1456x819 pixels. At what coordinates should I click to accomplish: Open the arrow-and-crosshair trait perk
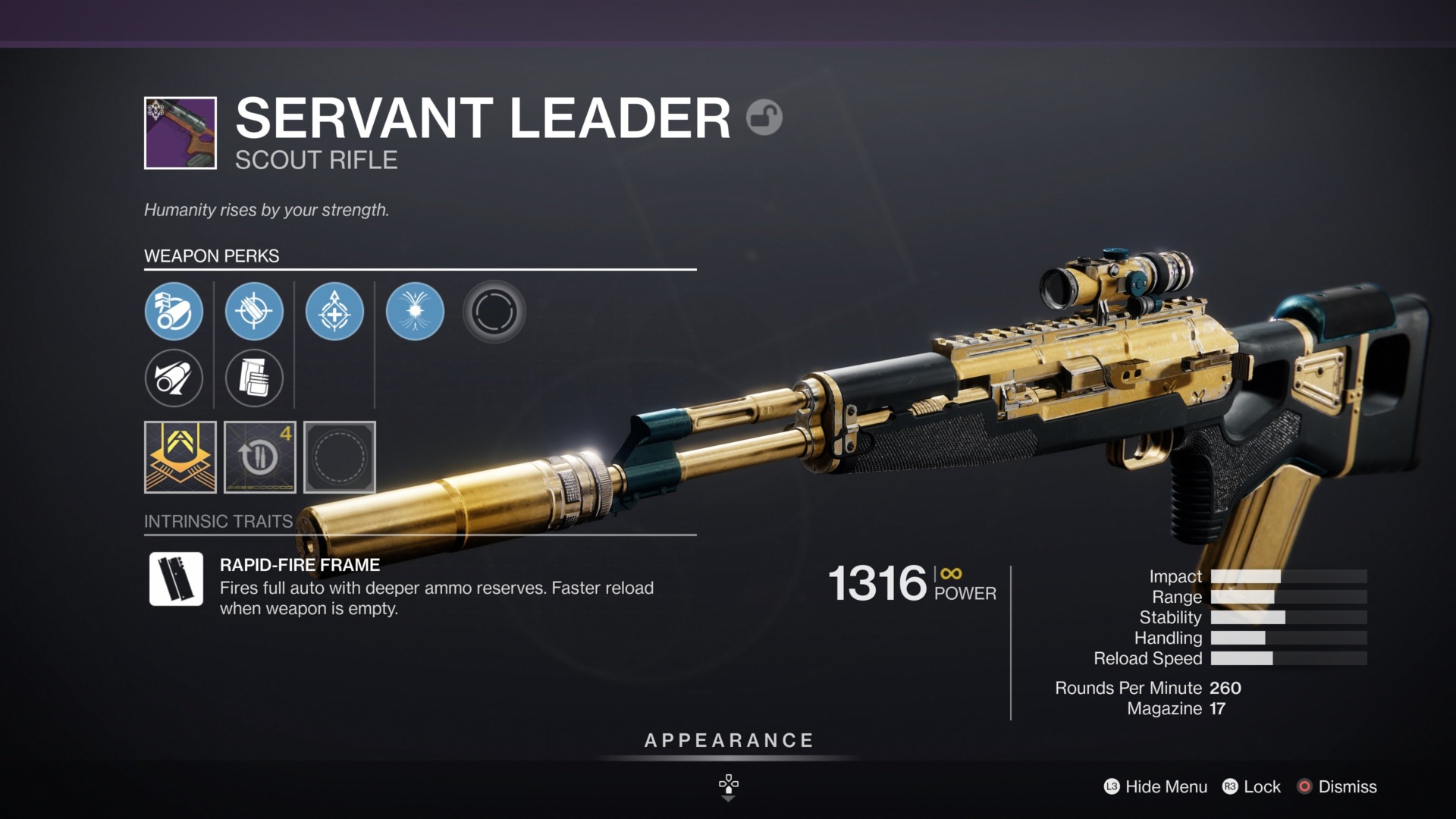pyautogui.click(x=335, y=311)
